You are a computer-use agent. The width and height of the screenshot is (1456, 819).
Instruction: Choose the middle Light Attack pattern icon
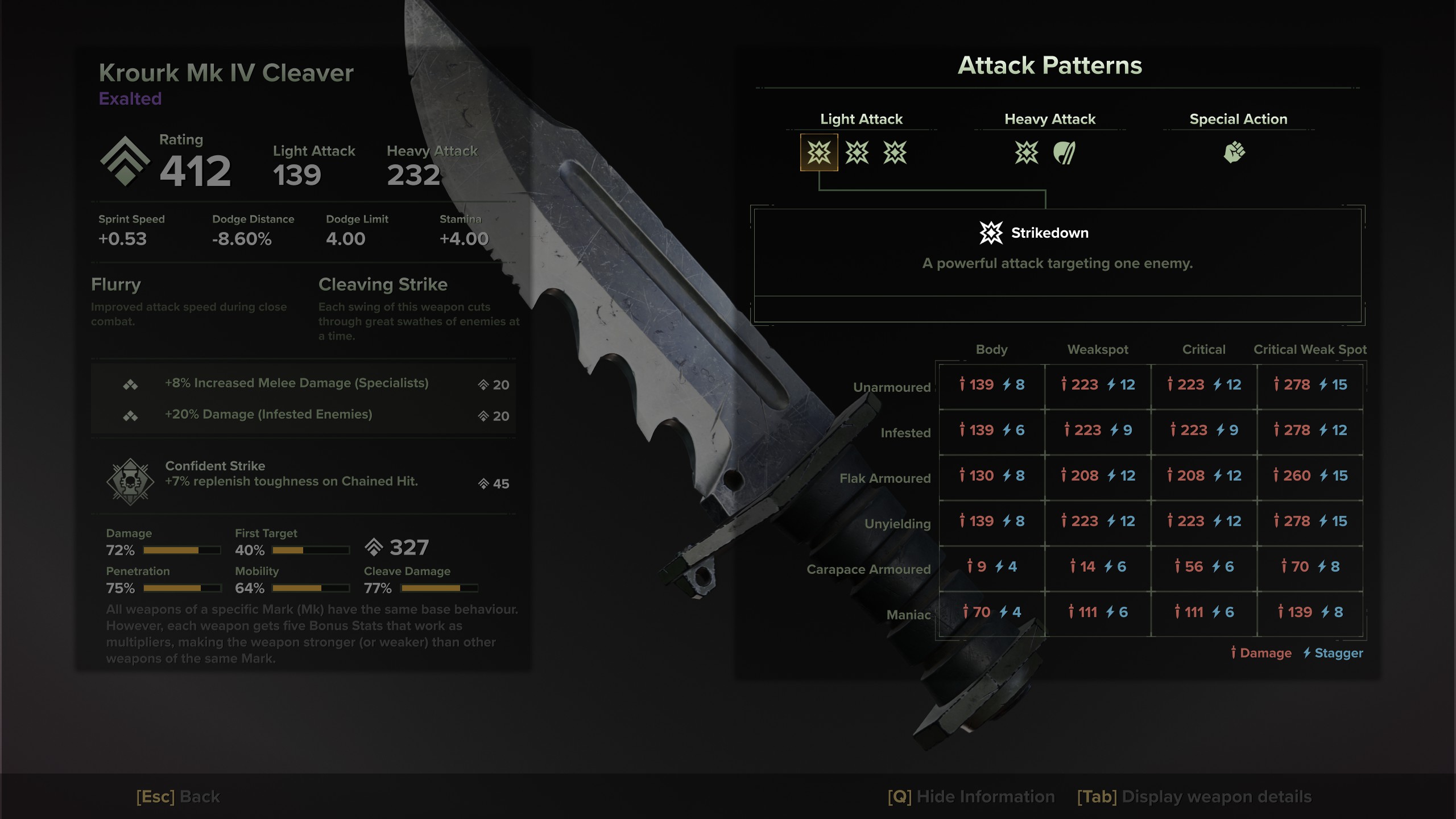point(857,152)
